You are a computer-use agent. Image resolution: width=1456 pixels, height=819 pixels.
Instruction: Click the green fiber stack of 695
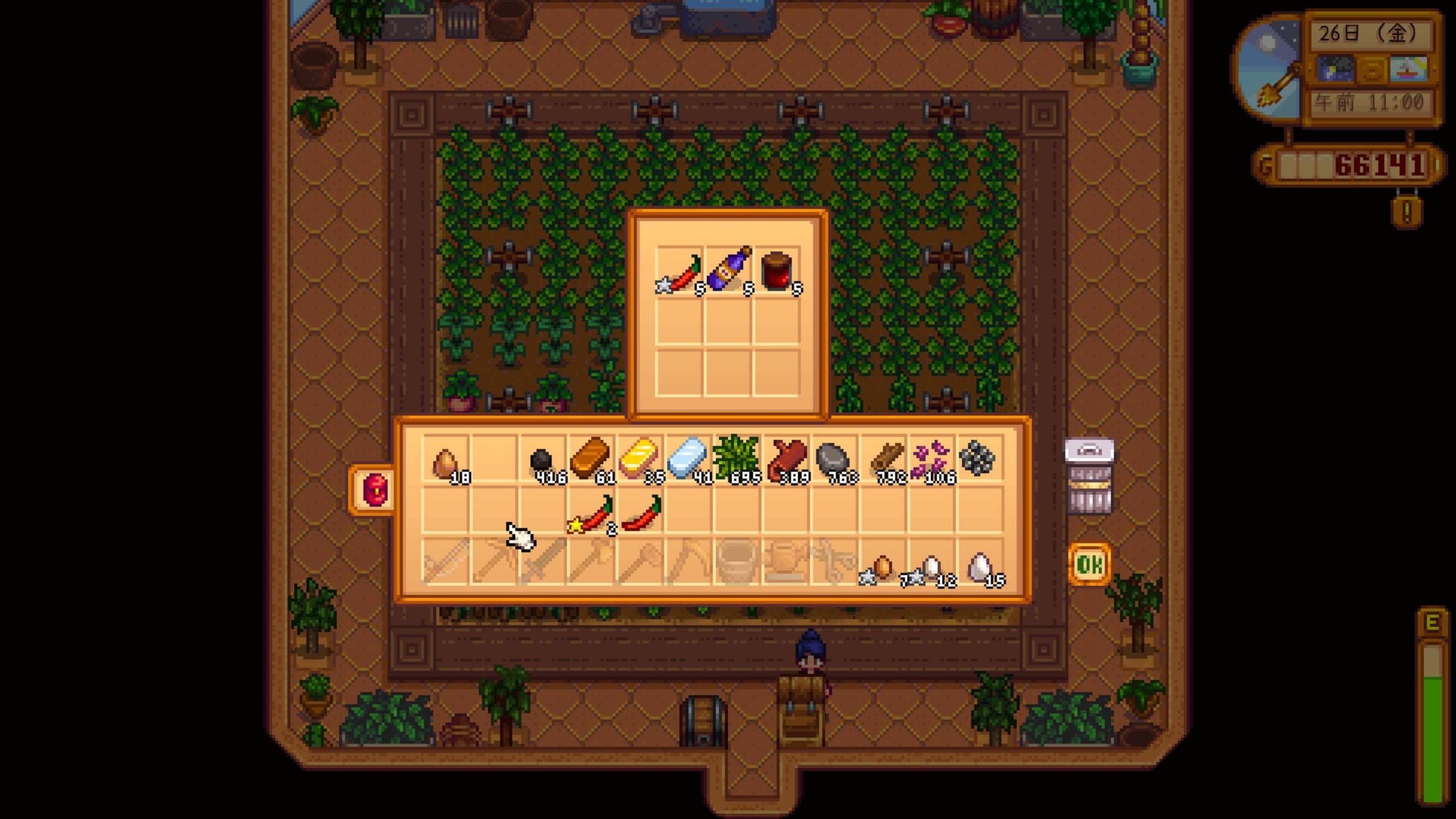(736, 462)
